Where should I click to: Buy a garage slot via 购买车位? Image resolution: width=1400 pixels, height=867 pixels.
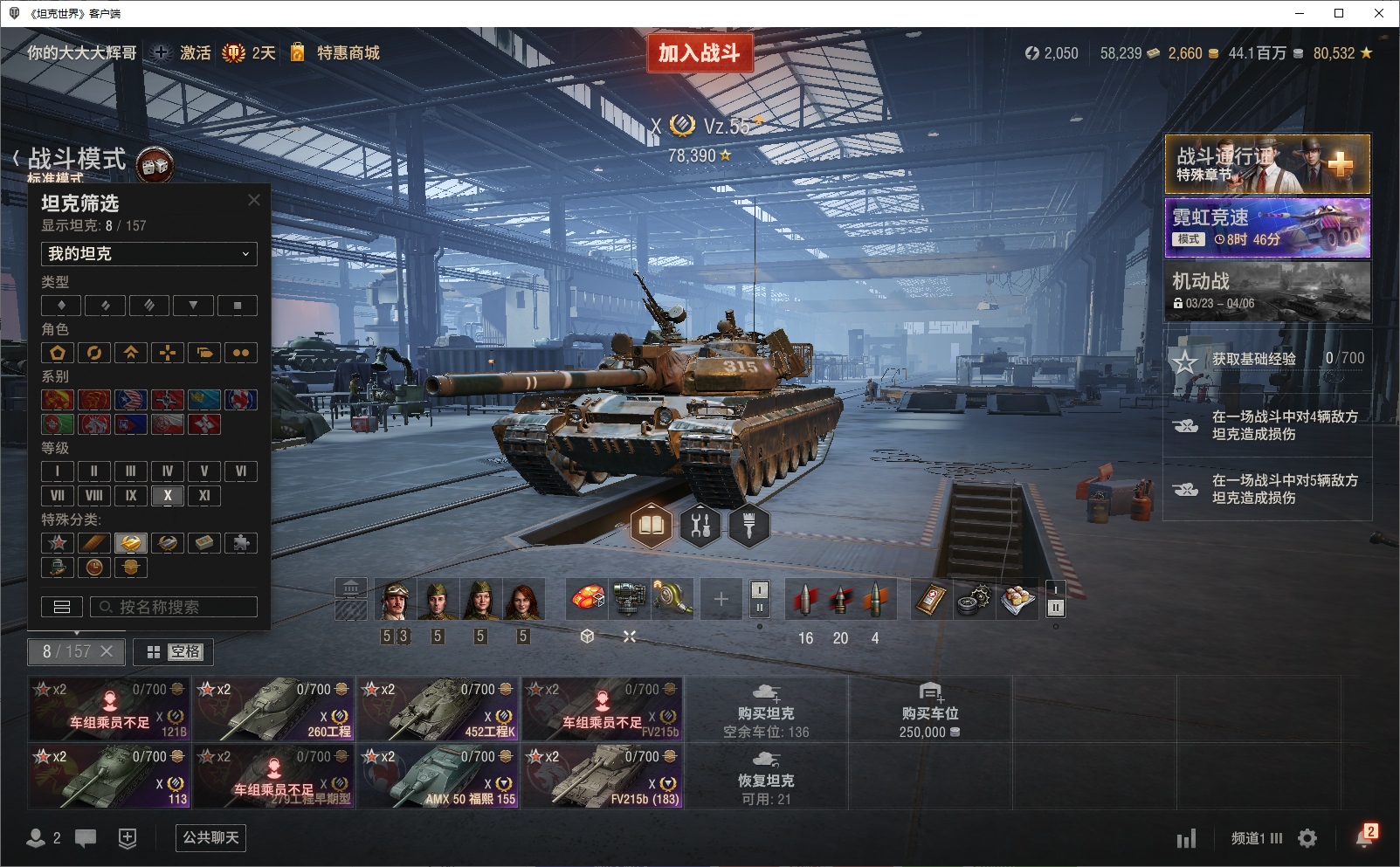point(930,709)
